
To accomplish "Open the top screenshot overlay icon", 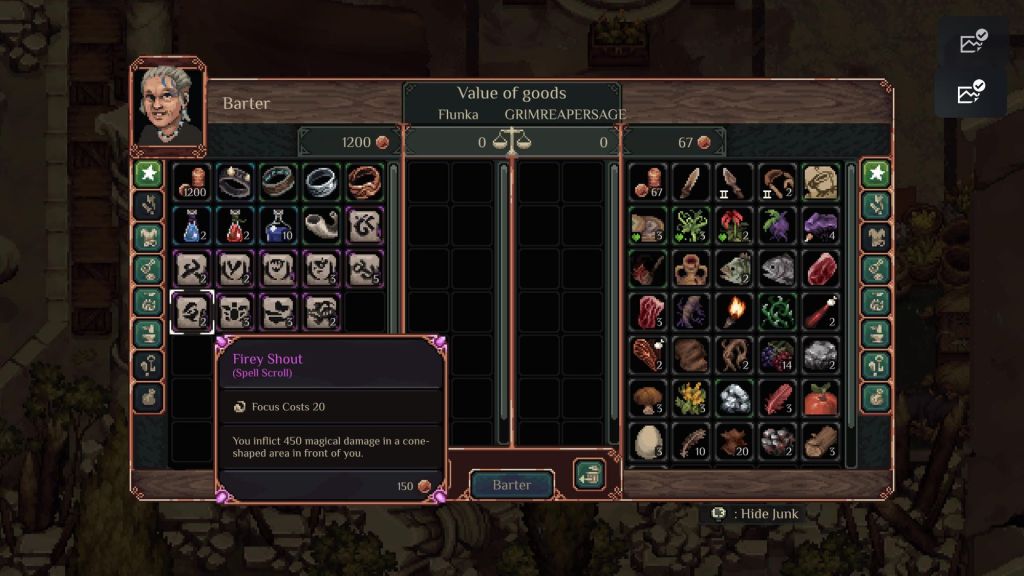I will [x=972, y=42].
